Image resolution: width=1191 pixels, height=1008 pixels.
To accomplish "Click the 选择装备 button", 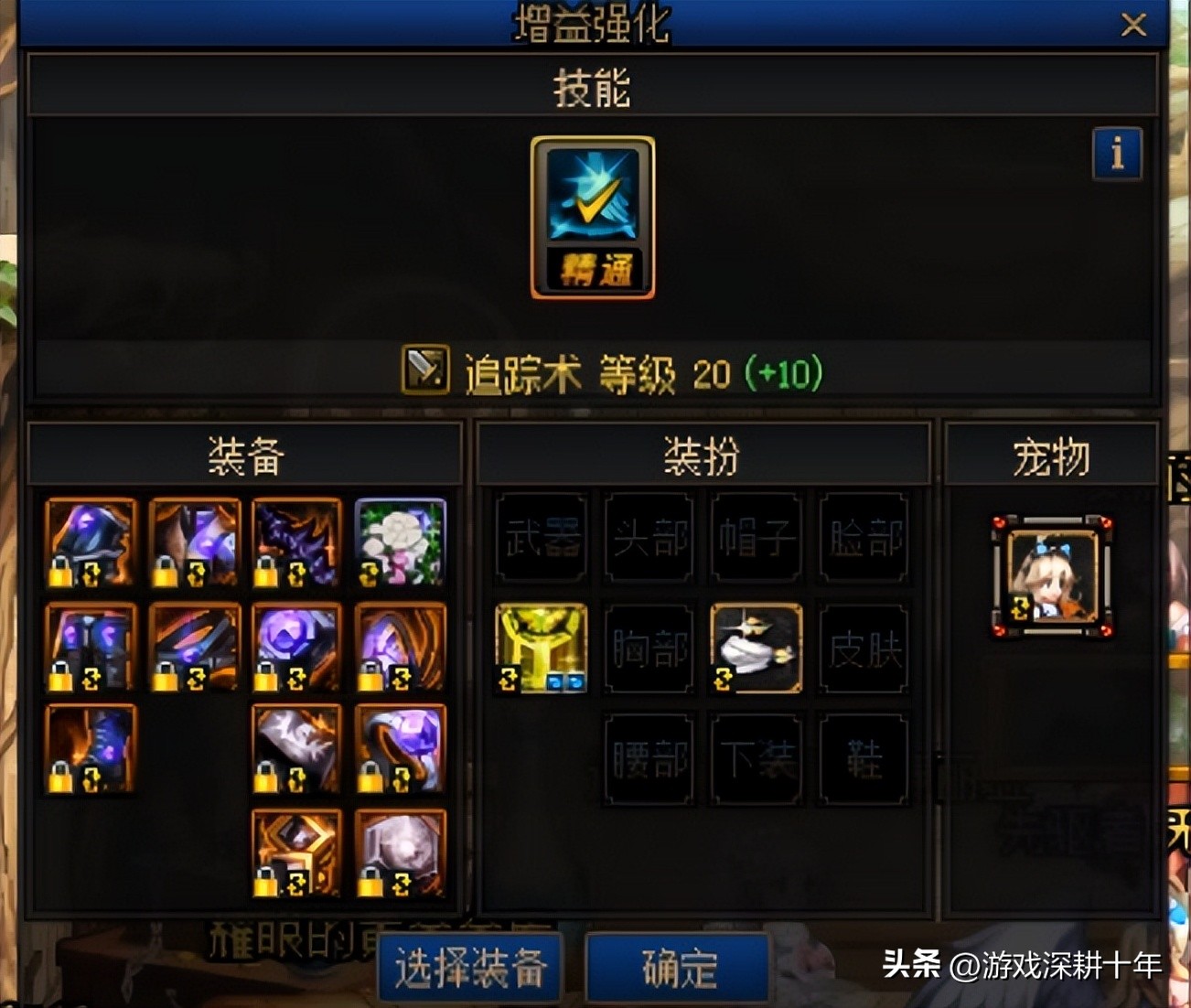I will click(x=470, y=966).
